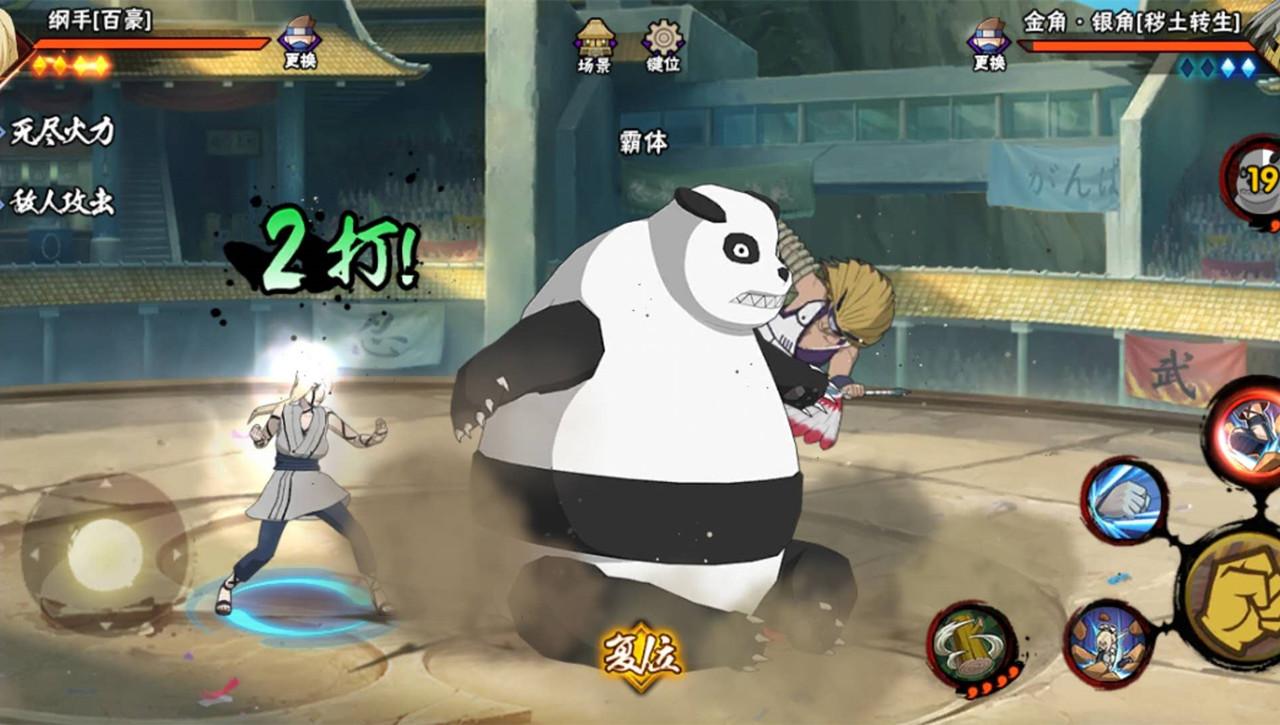This screenshot has height=725, width=1280.
Task: Tap the golden fist basic attack button
Action: click(1238, 597)
